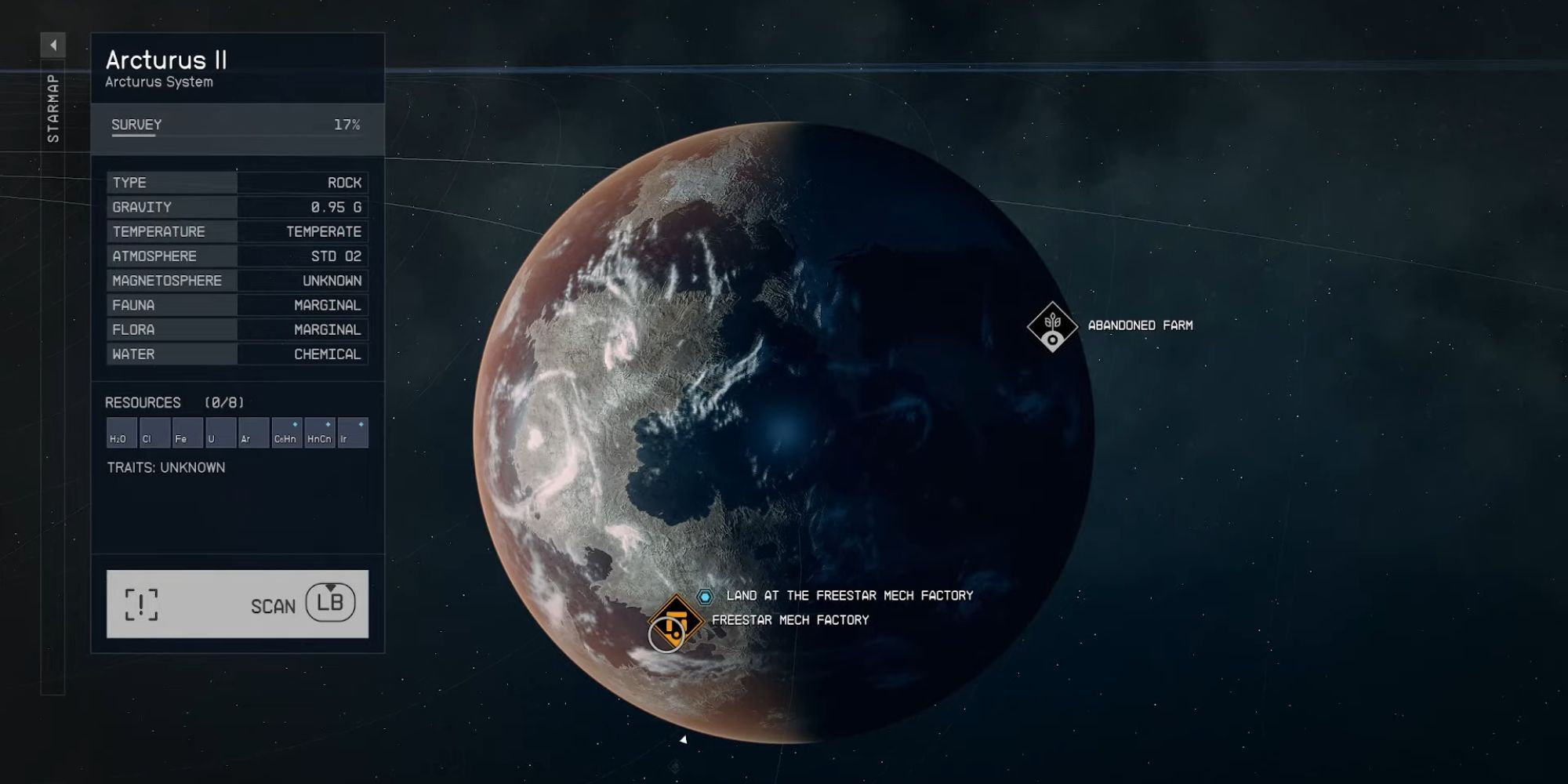1568x784 pixels.
Task: Switch to the Survey tab
Action: (x=133, y=124)
